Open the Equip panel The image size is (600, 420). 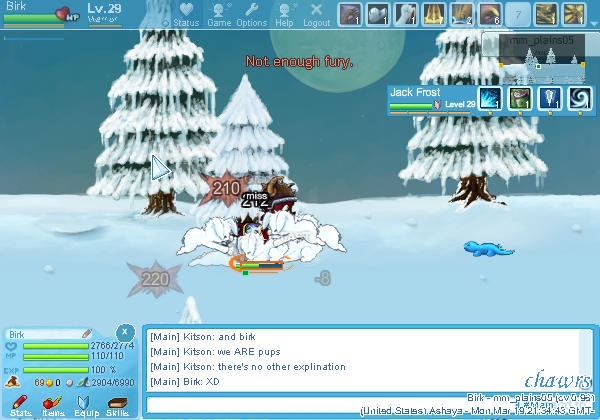pyautogui.click(x=85, y=402)
